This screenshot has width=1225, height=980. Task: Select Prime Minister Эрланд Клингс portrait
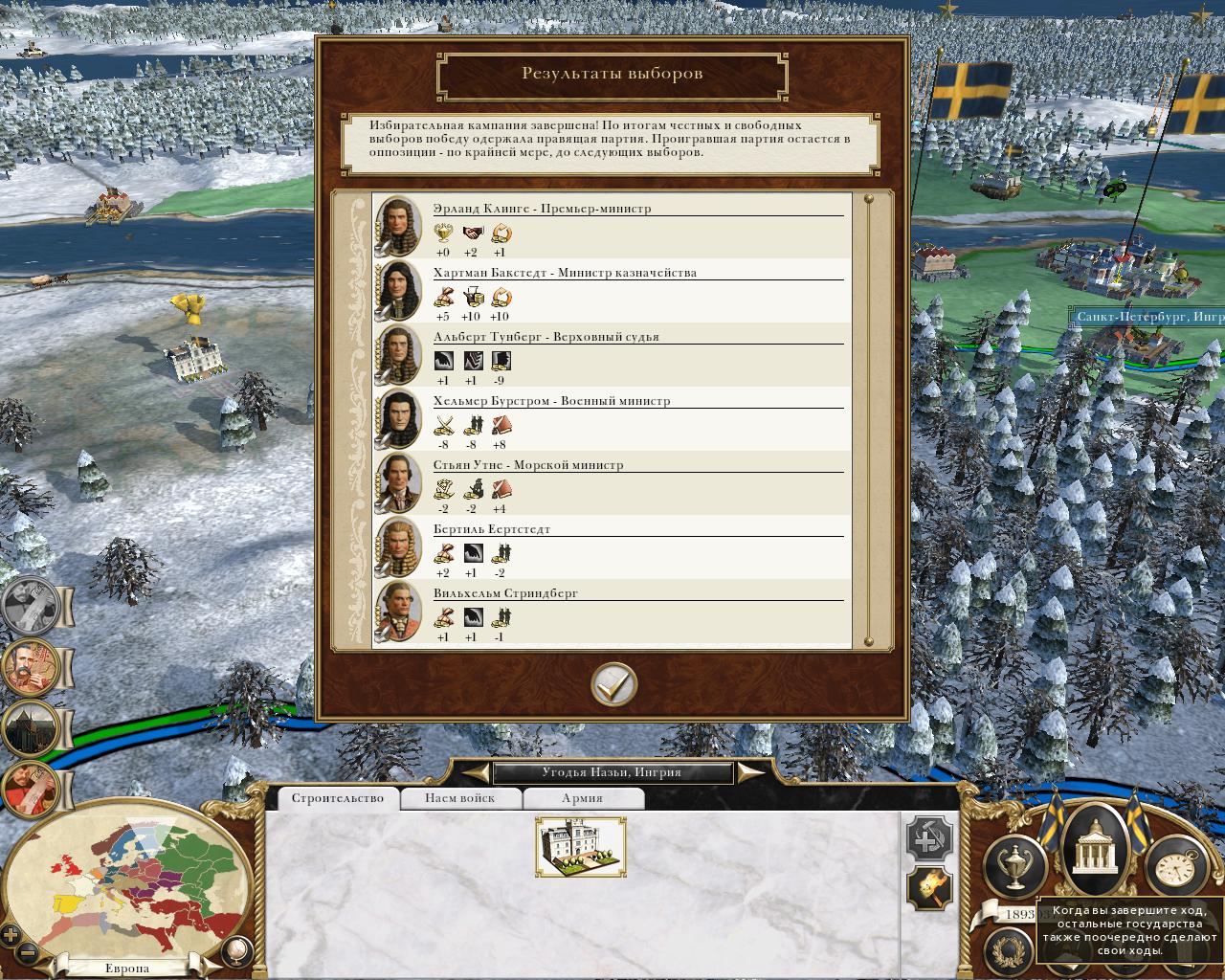397,225
